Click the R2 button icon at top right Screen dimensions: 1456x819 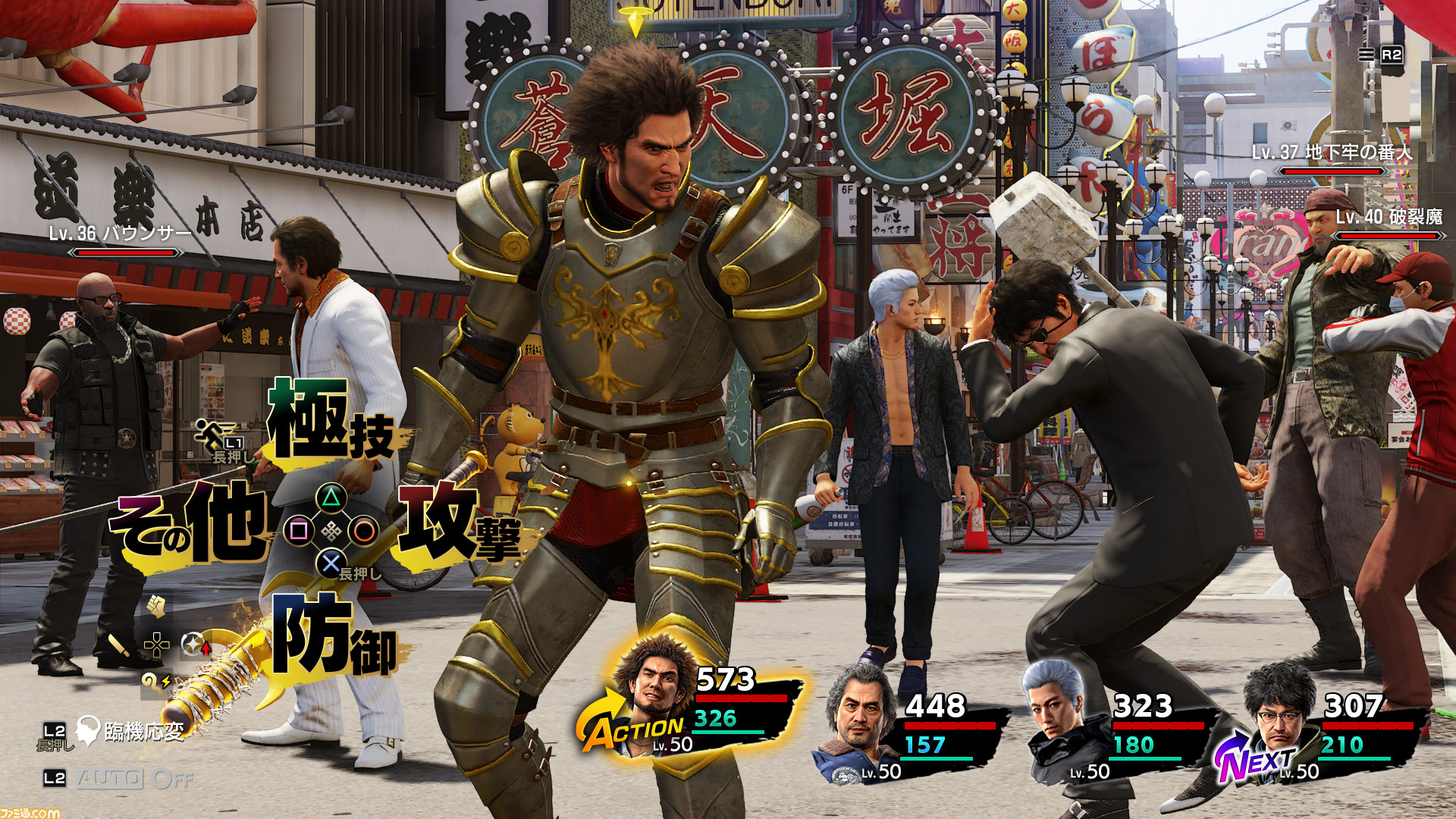(1392, 55)
